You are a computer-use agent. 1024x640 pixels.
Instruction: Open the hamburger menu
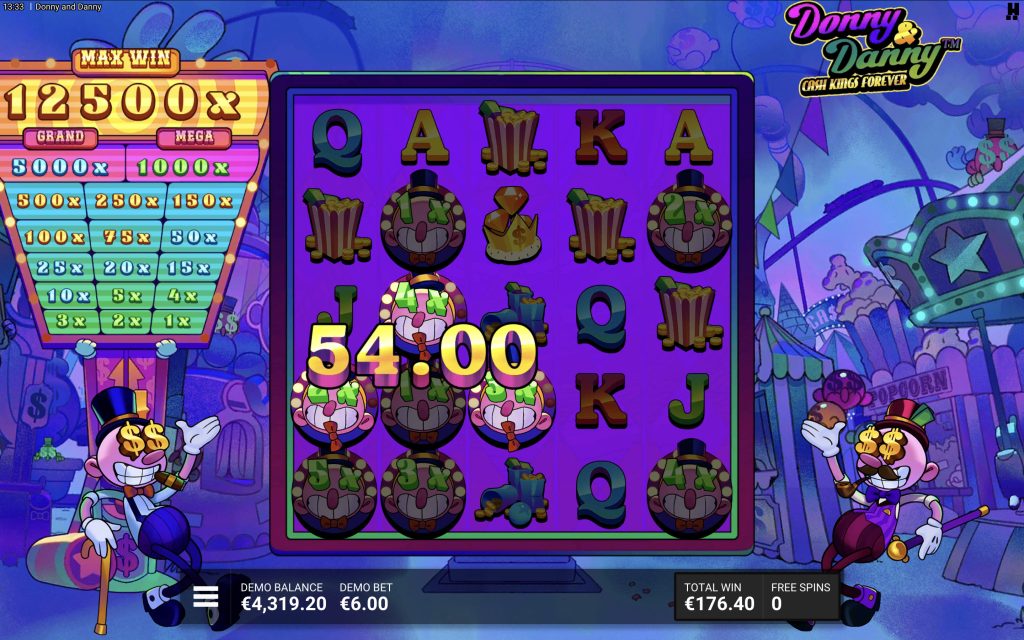tap(206, 597)
